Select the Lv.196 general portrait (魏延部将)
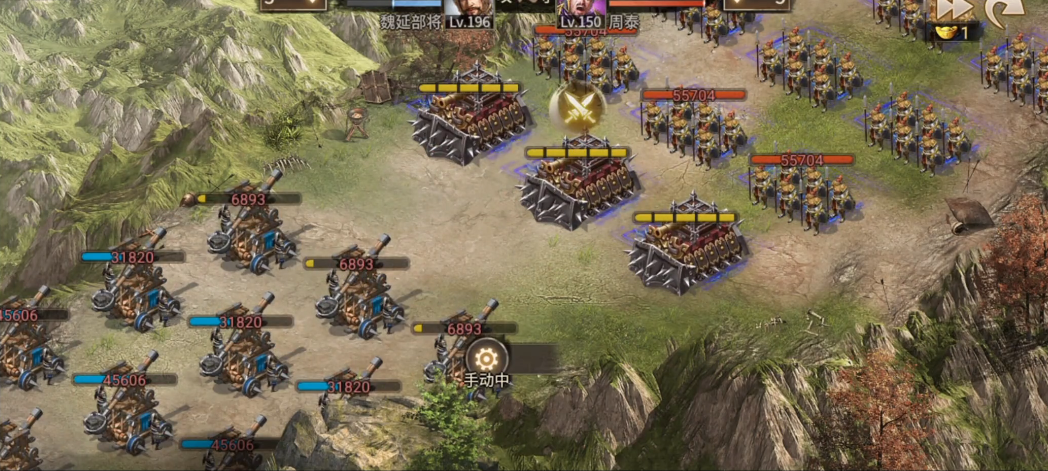This screenshot has height=471, width=1048. click(x=468, y=12)
